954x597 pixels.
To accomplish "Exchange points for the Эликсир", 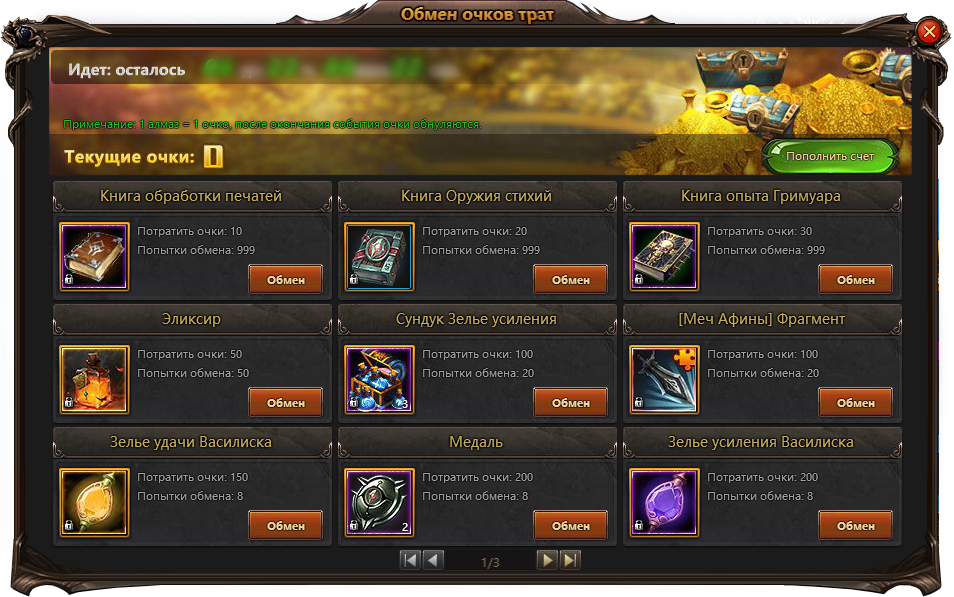I will coord(285,402).
